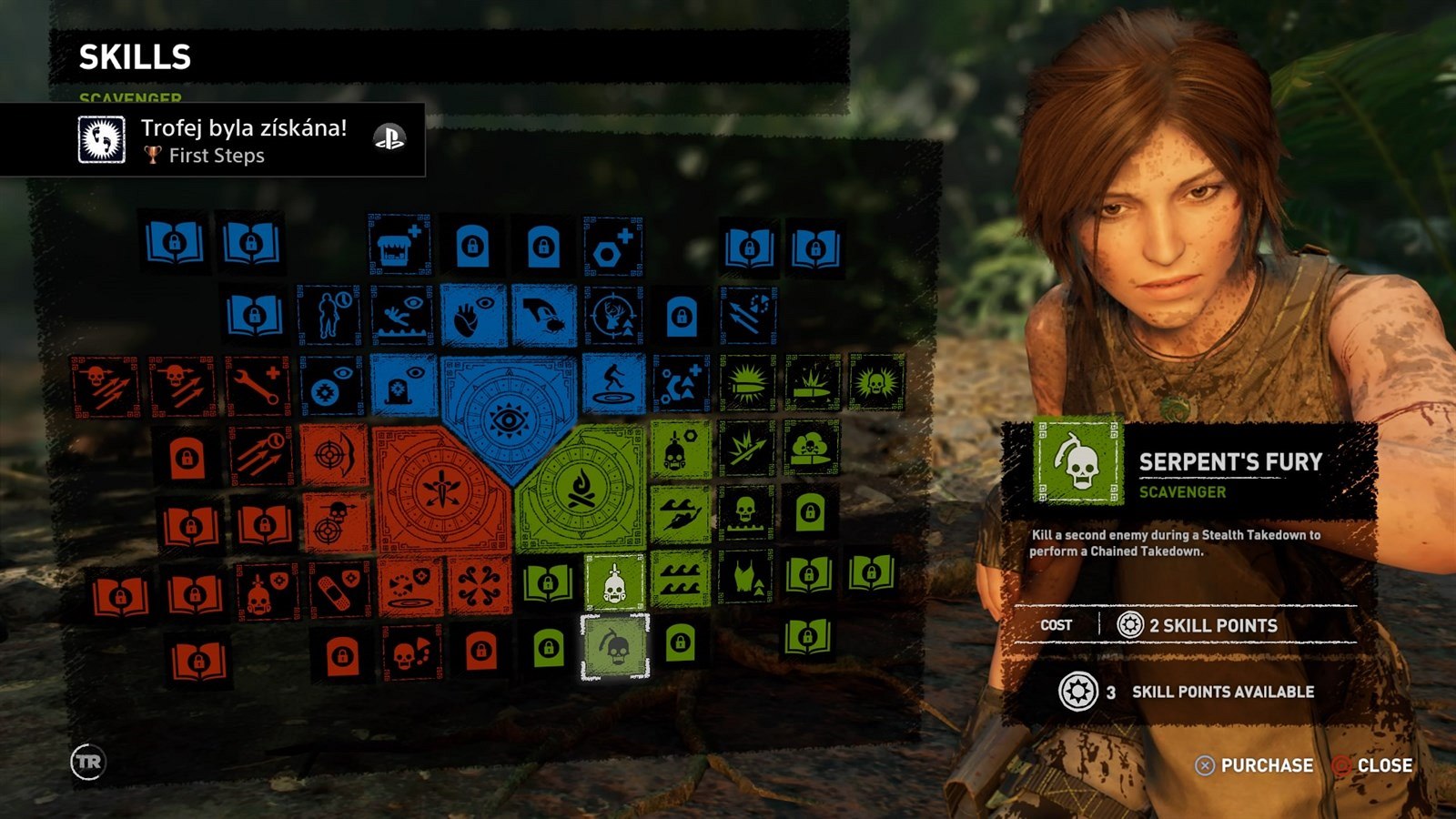The height and width of the screenshot is (819, 1456).
Task: Select the green outfit upgrade skill
Action: tap(744, 577)
